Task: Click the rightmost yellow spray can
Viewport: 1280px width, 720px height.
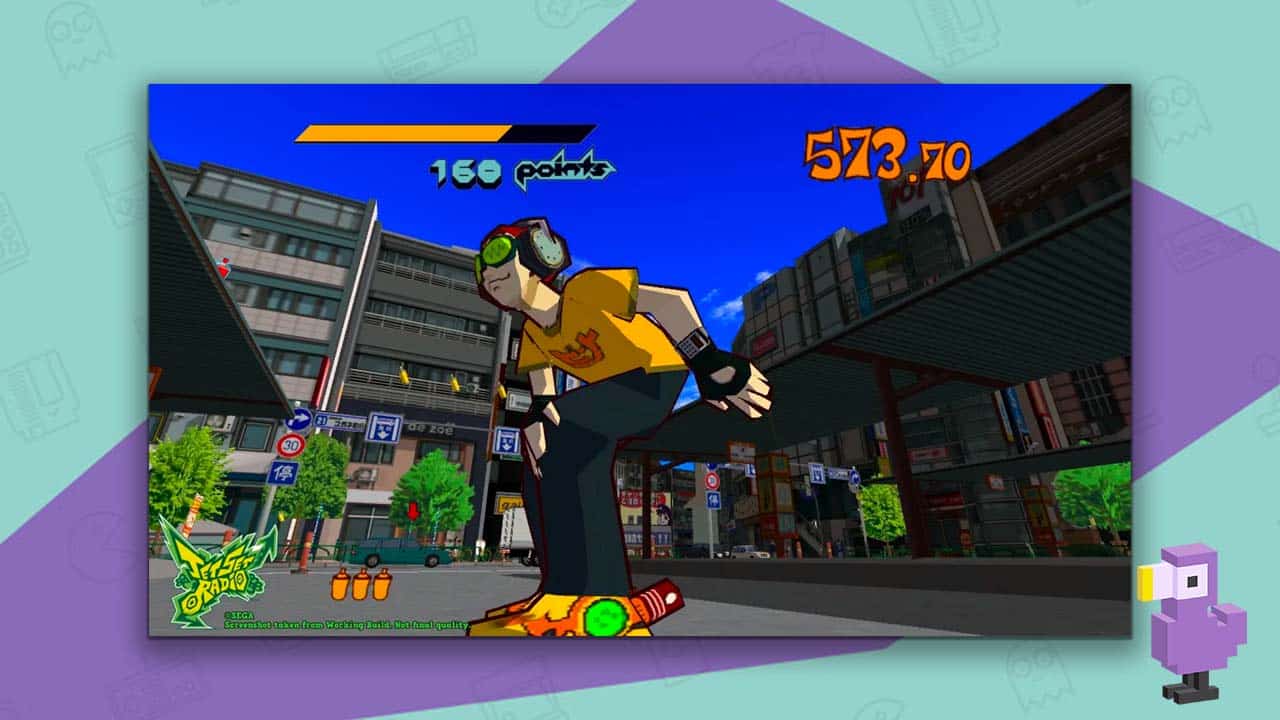Action: [381, 586]
